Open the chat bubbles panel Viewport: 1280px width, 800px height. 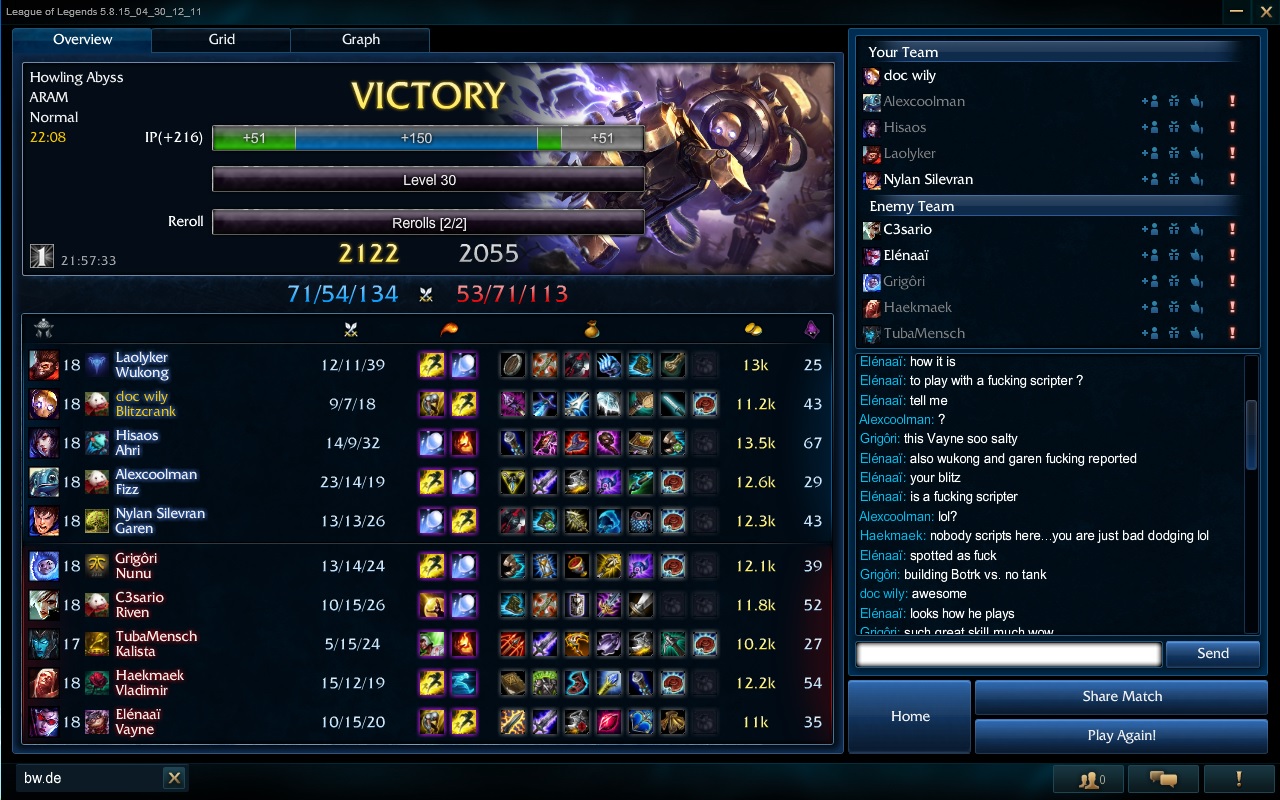coord(1162,779)
